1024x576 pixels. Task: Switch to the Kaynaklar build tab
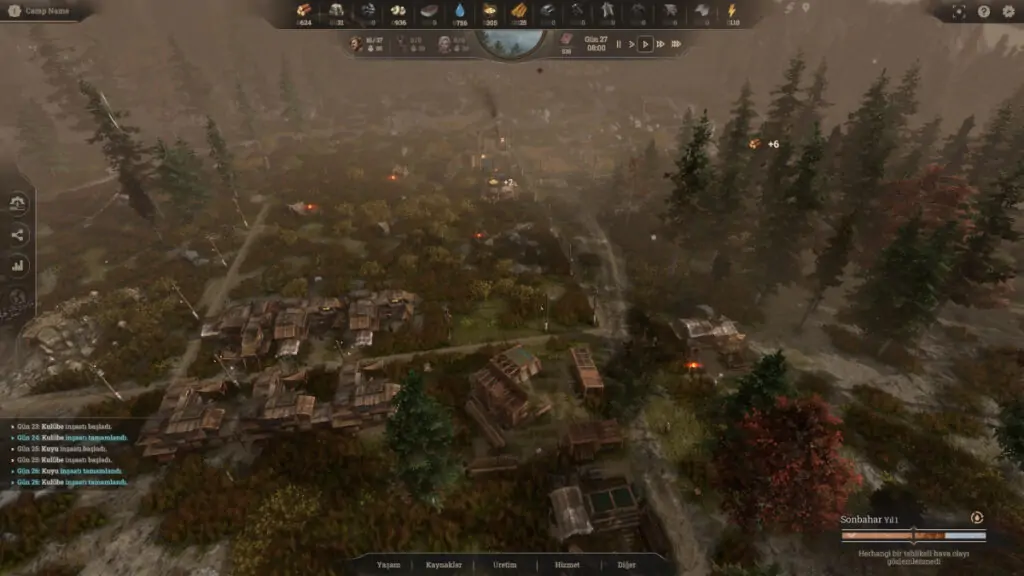[444, 565]
